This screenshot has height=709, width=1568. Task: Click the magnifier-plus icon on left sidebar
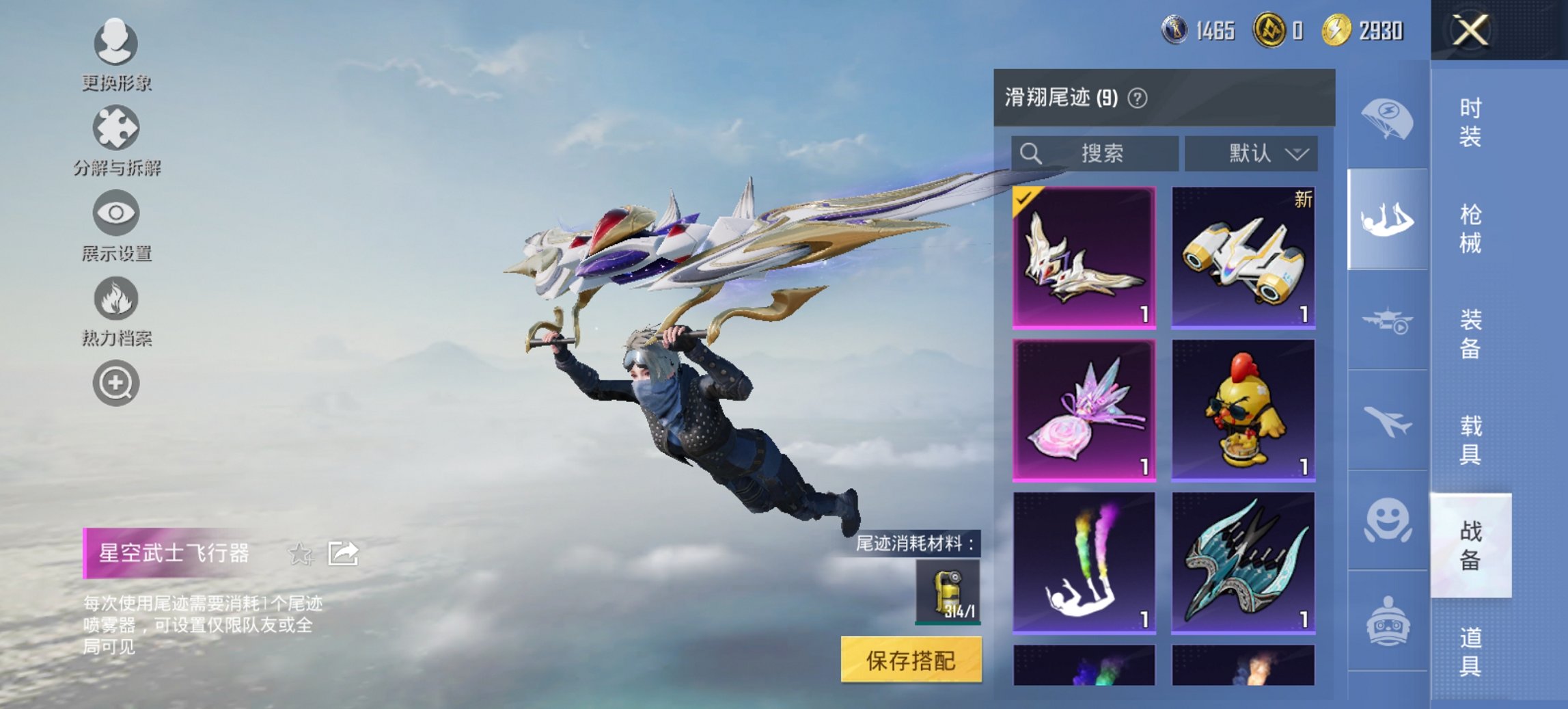coord(116,383)
